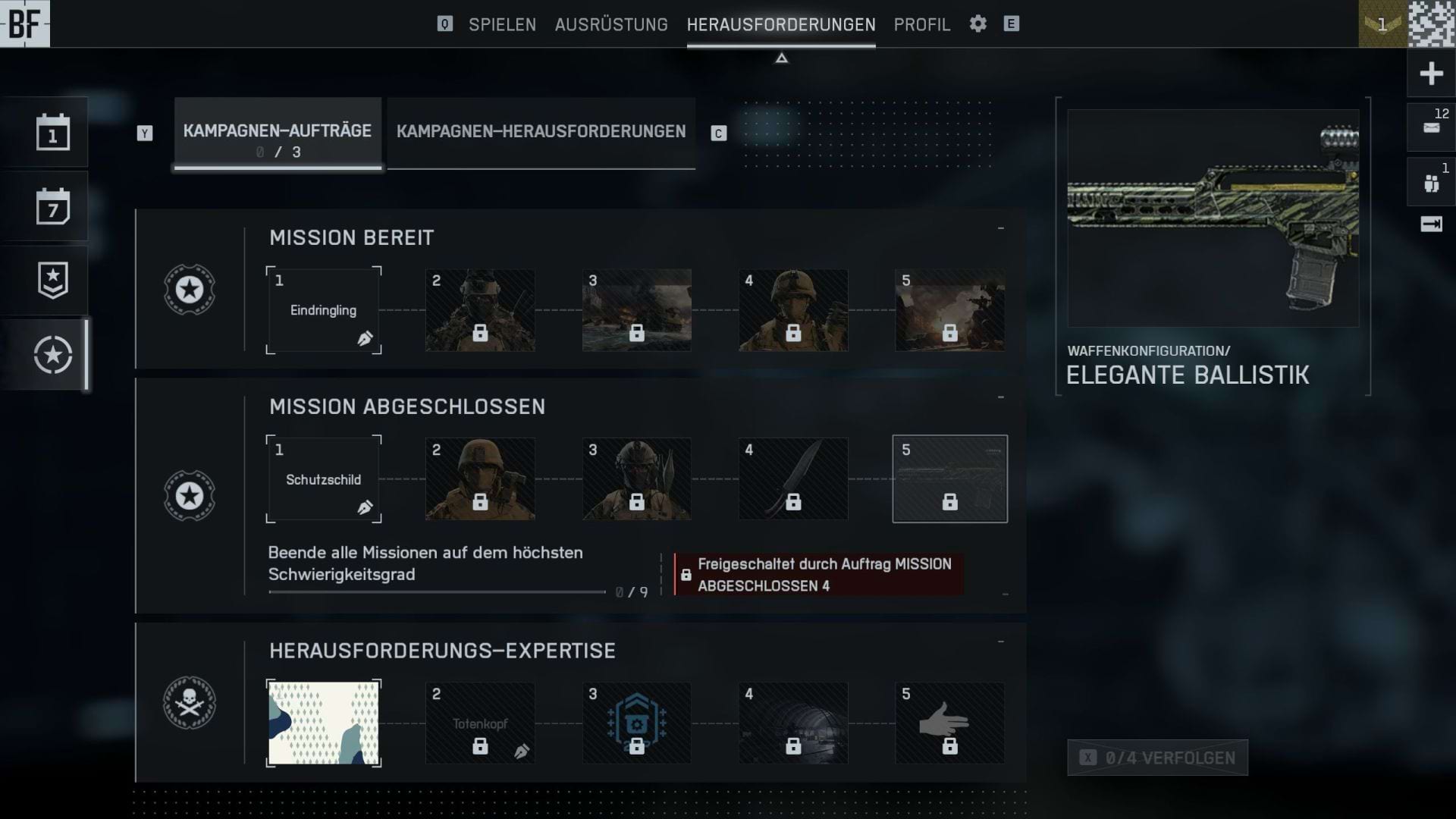Click the plus button in the top-right
1456x819 pixels.
[x=1431, y=74]
